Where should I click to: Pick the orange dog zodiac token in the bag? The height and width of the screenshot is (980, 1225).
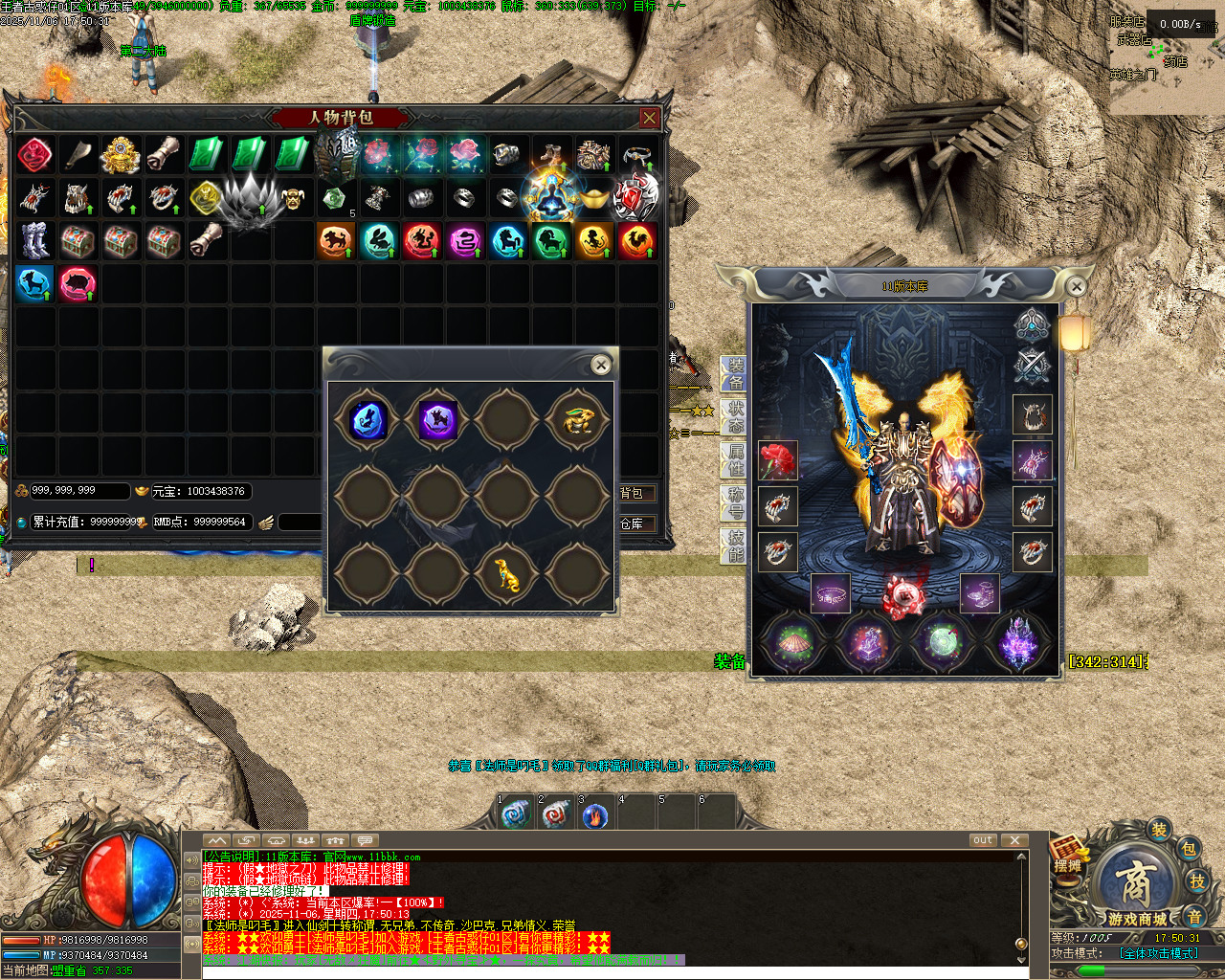[x=336, y=240]
